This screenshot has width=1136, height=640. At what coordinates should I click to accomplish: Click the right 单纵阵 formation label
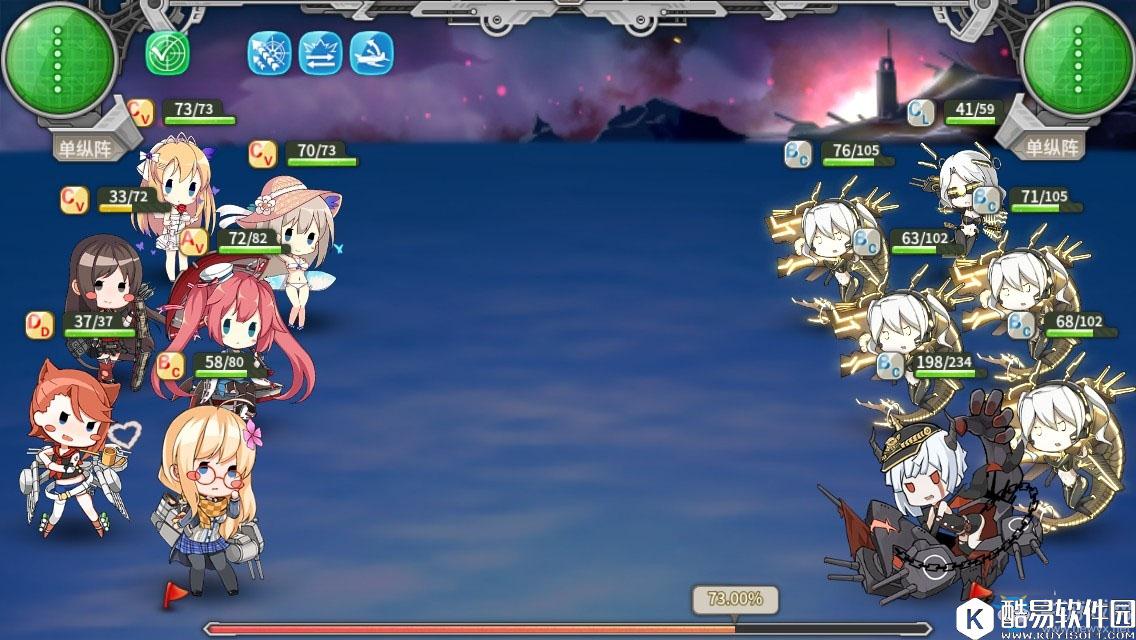[1052, 148]
